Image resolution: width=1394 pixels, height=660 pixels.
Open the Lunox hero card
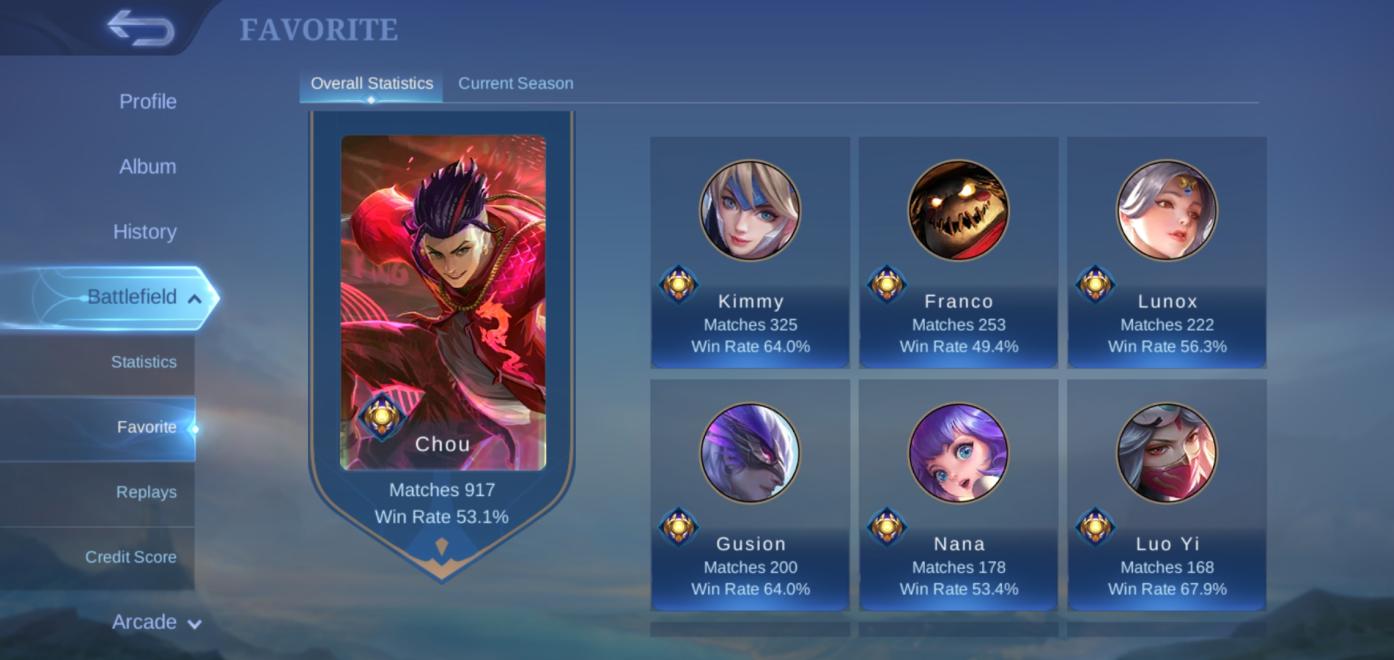click(x=1166, y=252)
